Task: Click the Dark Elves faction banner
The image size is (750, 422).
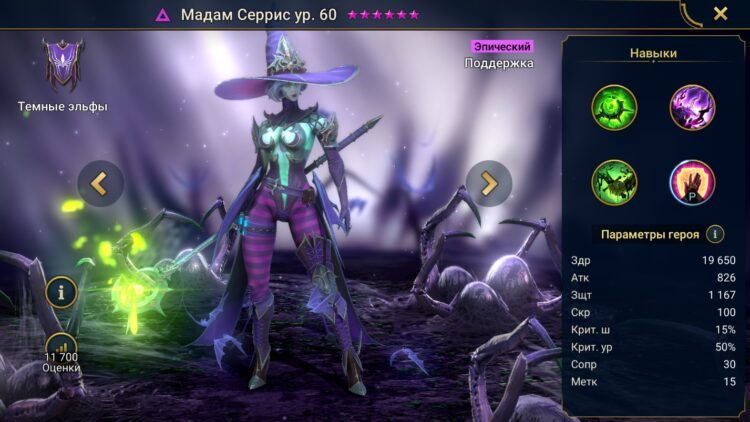Action: click(62, 66)
